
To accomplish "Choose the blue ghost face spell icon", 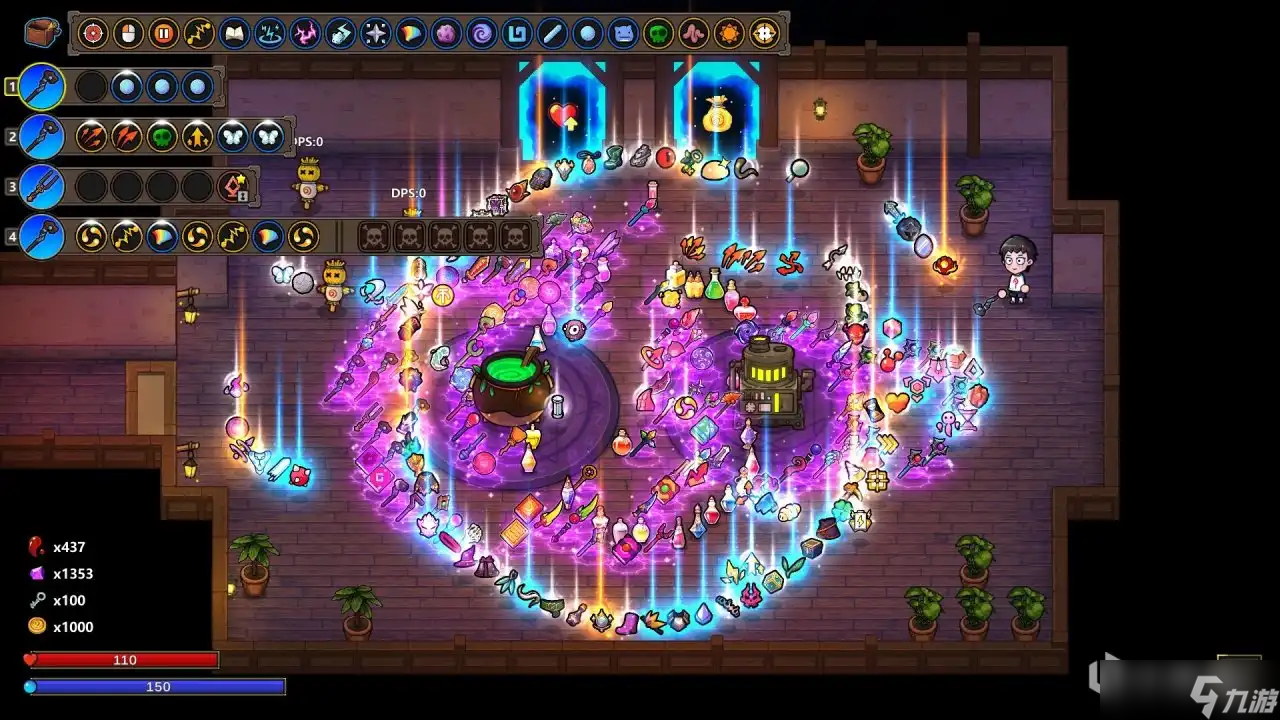I will tap(622, 34).
